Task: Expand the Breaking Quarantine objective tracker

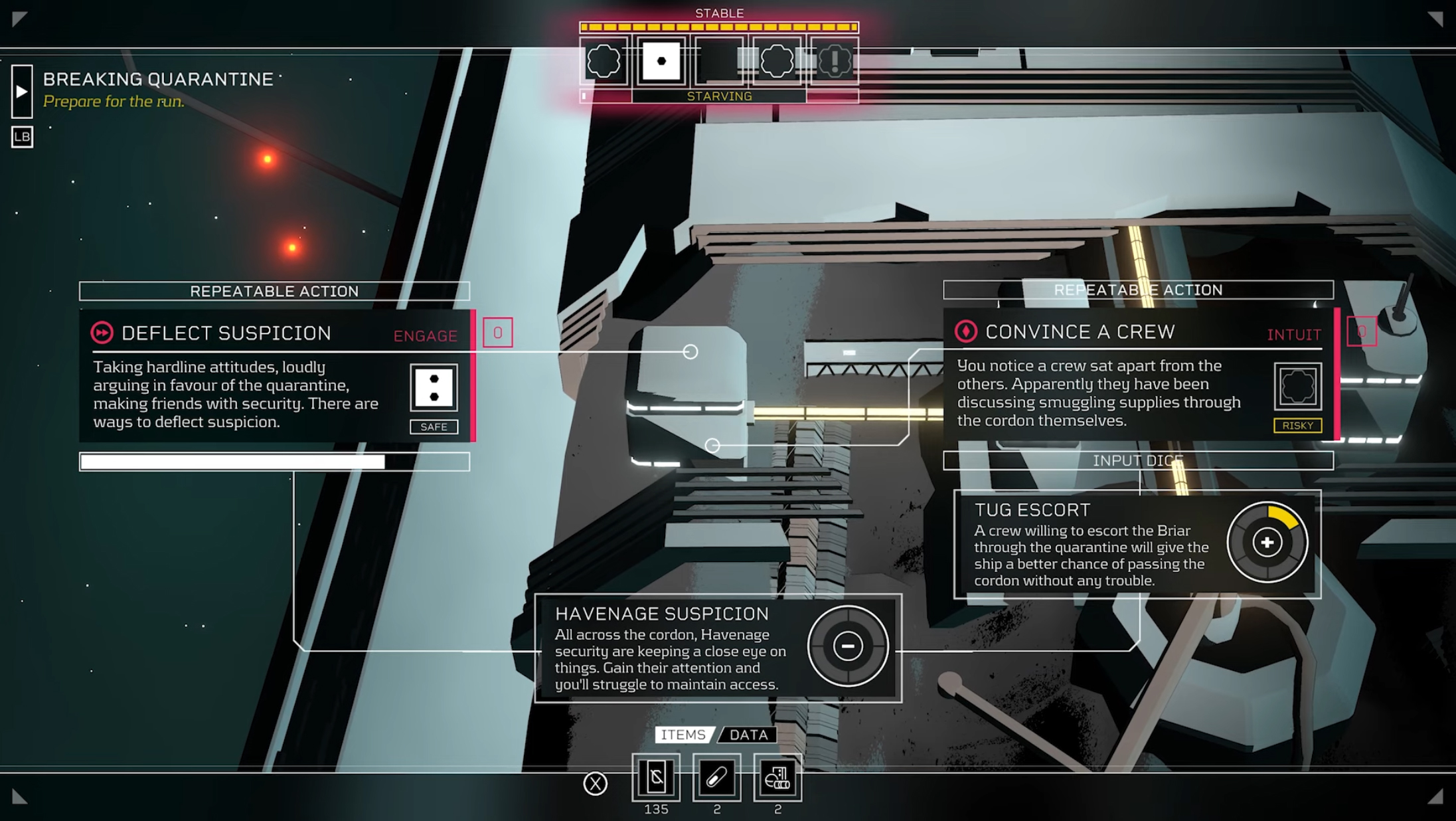Action: [x=22, y=92]
